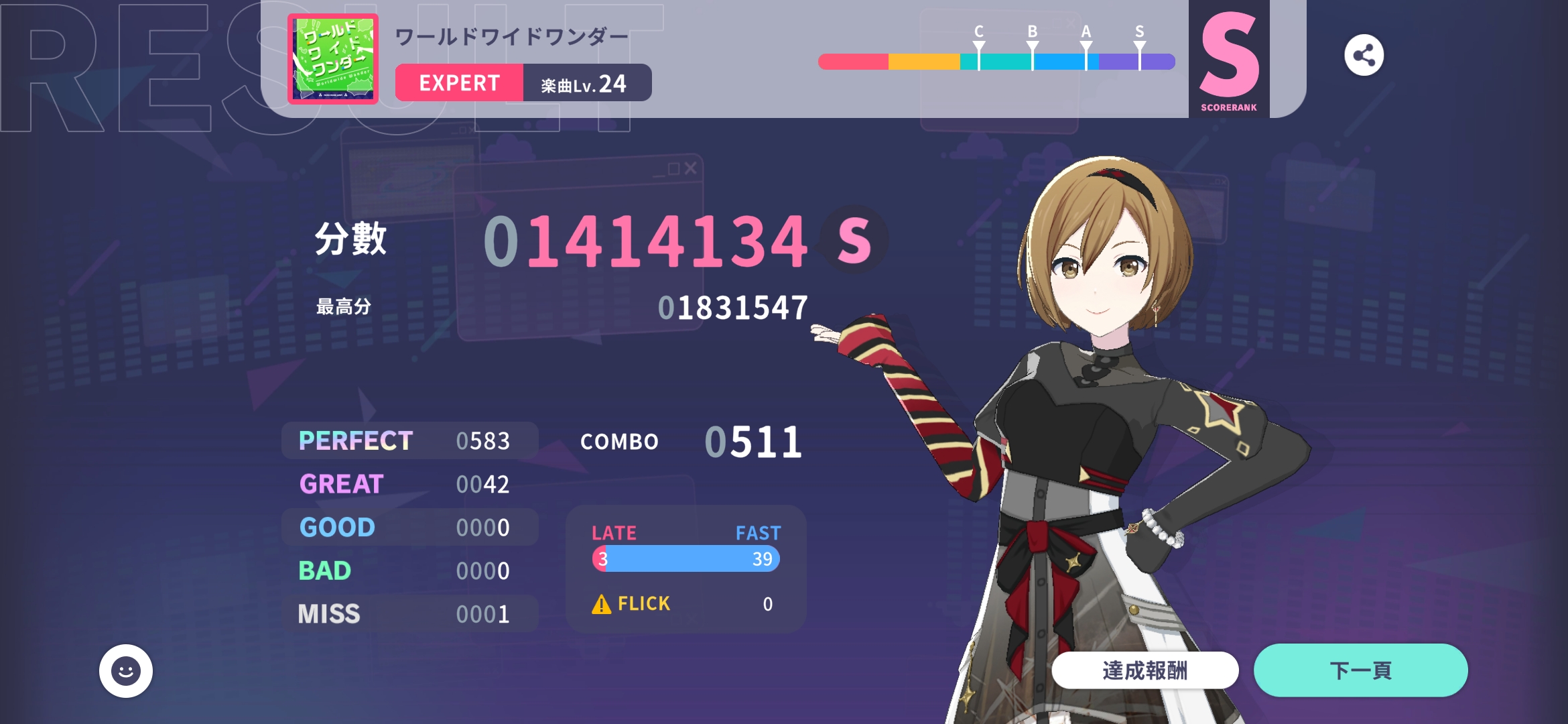
Task: Proceed with the 下一頁 button
Action: [x=1360, y=670]
